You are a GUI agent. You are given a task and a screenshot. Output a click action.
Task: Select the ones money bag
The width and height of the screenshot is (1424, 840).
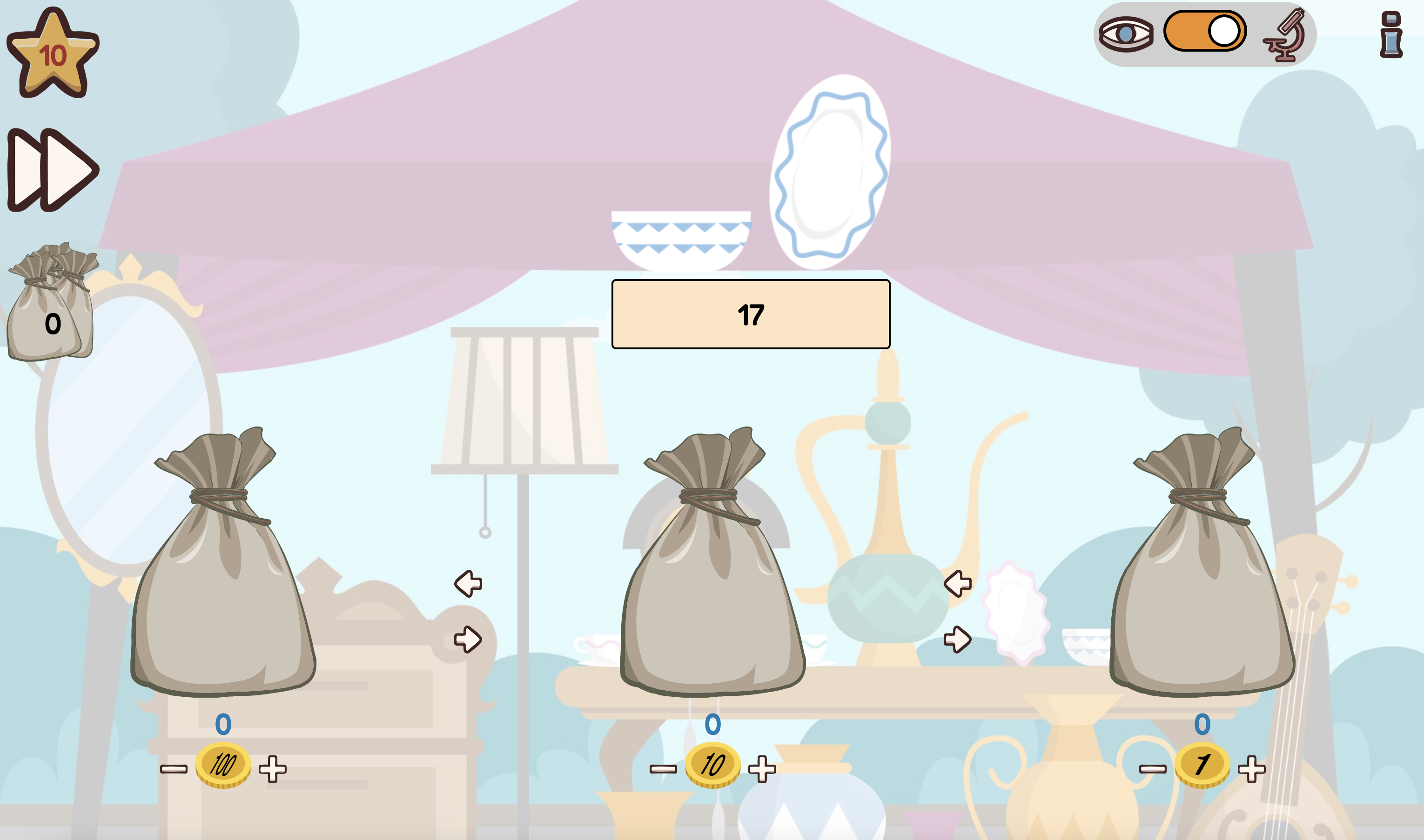click(1202, 572)
